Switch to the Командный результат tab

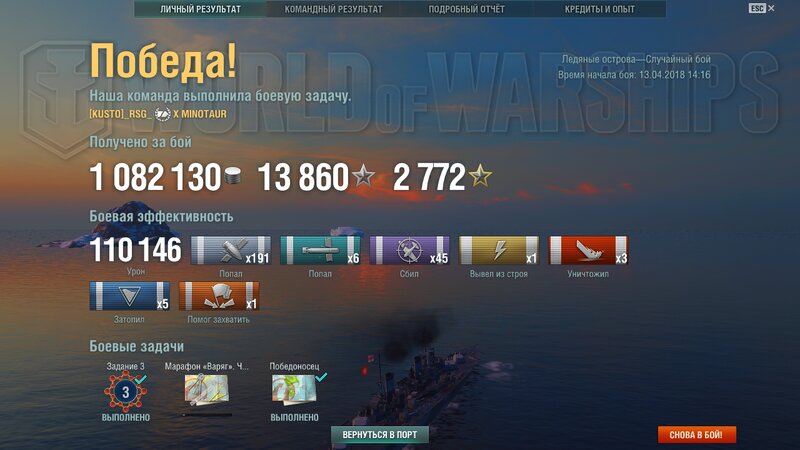[333, 9]
